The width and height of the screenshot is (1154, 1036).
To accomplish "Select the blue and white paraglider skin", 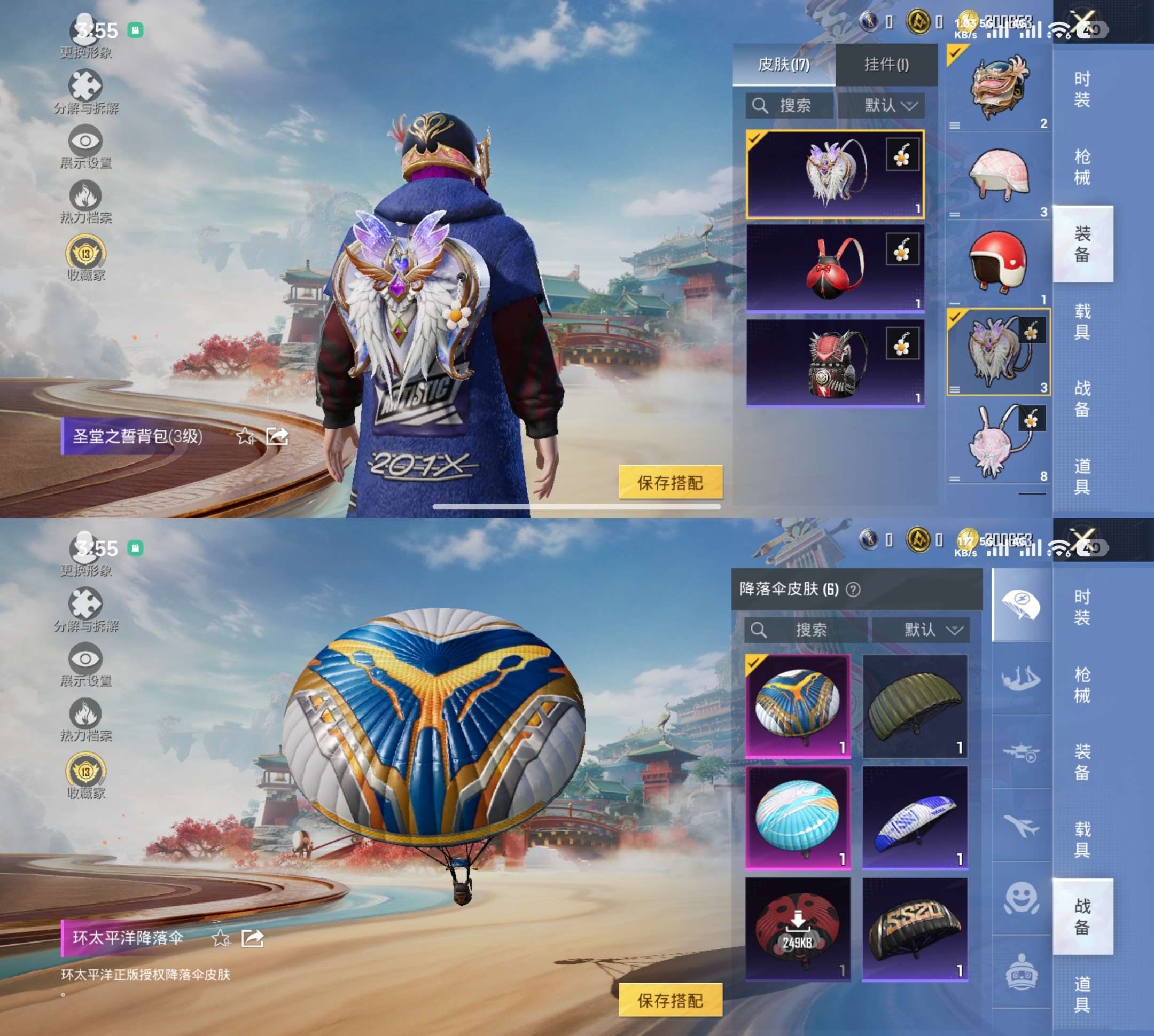I will click(x=915, y=817).
